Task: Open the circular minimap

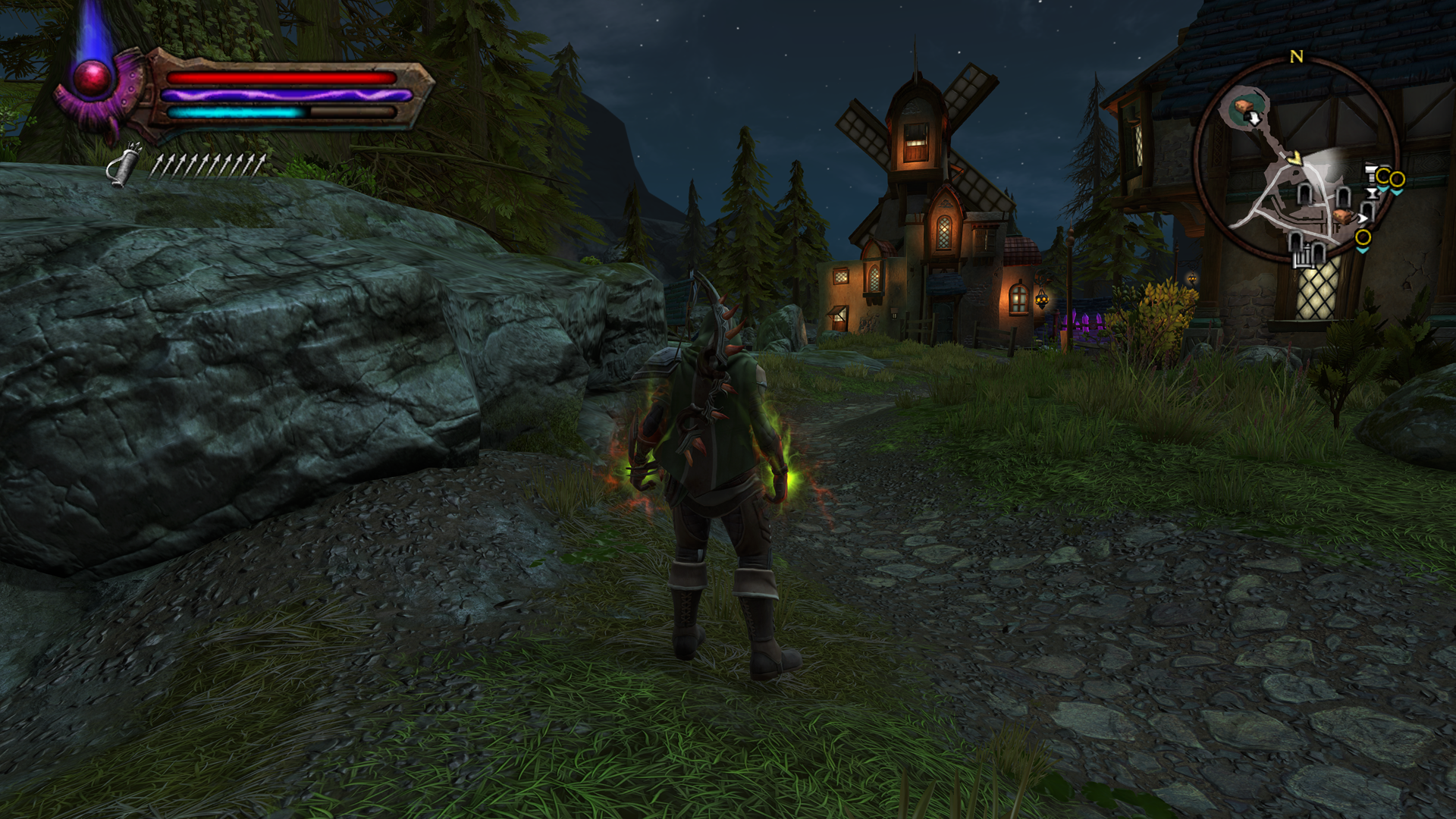Action: click(1296, 161)
